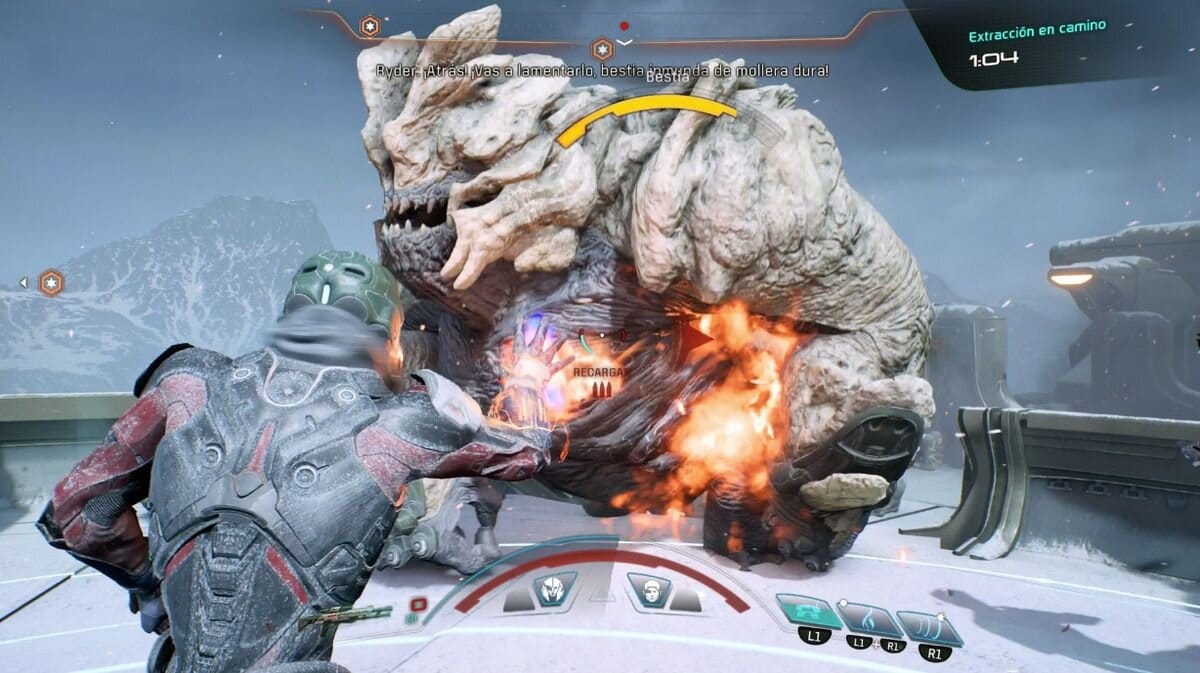Click the upper-left hexagon compass marker
Viewport: 1200px width, 673px height.
point(370,26)
